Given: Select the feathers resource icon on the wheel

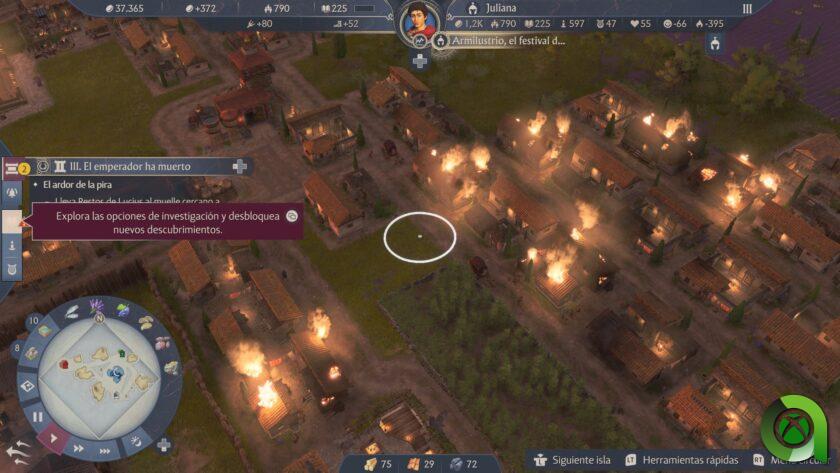Looking at the screenshot, I should point(73,311).
